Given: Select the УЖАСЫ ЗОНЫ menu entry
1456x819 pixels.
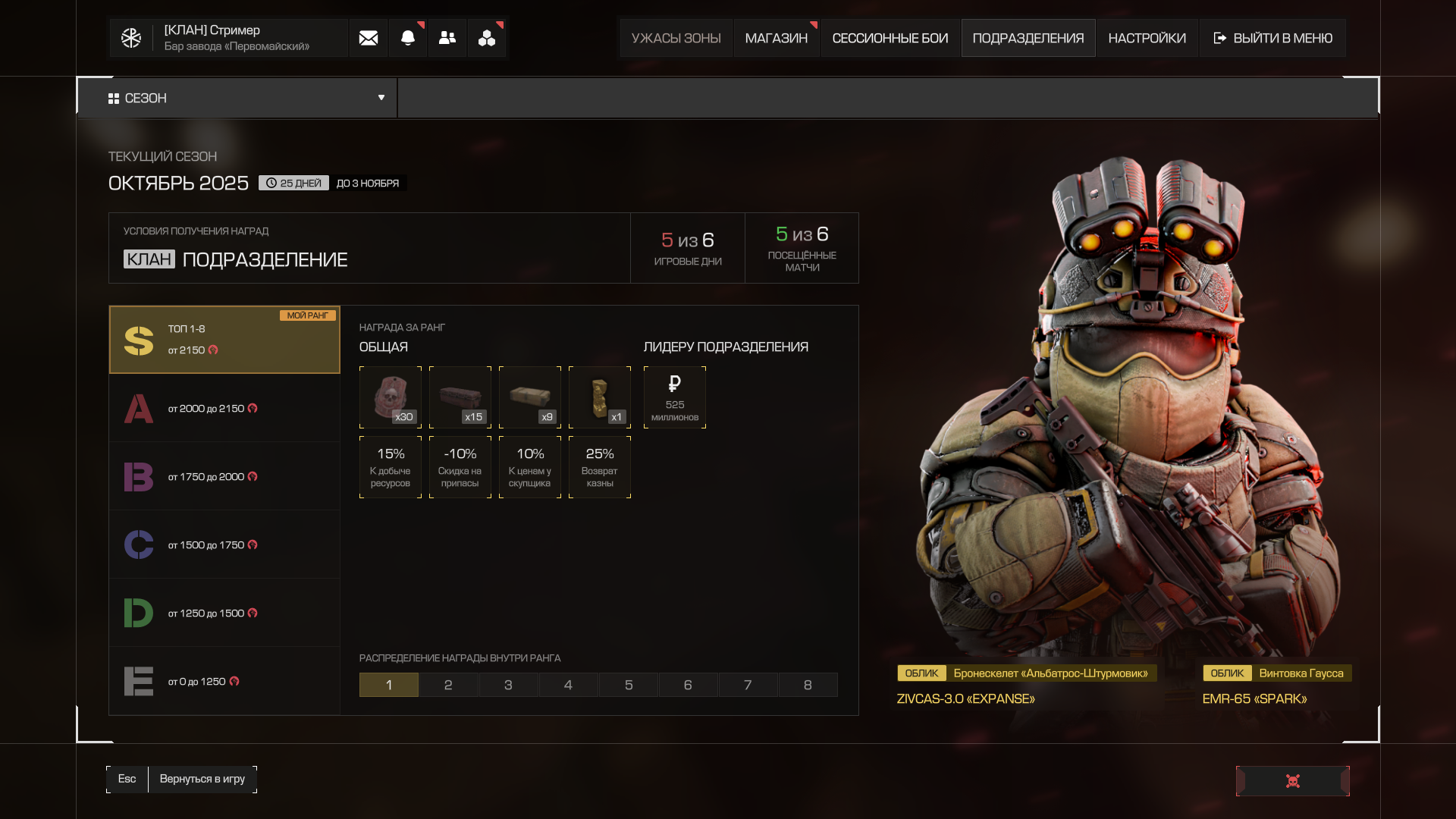Looking at the screenshot, I should point(676,38).
